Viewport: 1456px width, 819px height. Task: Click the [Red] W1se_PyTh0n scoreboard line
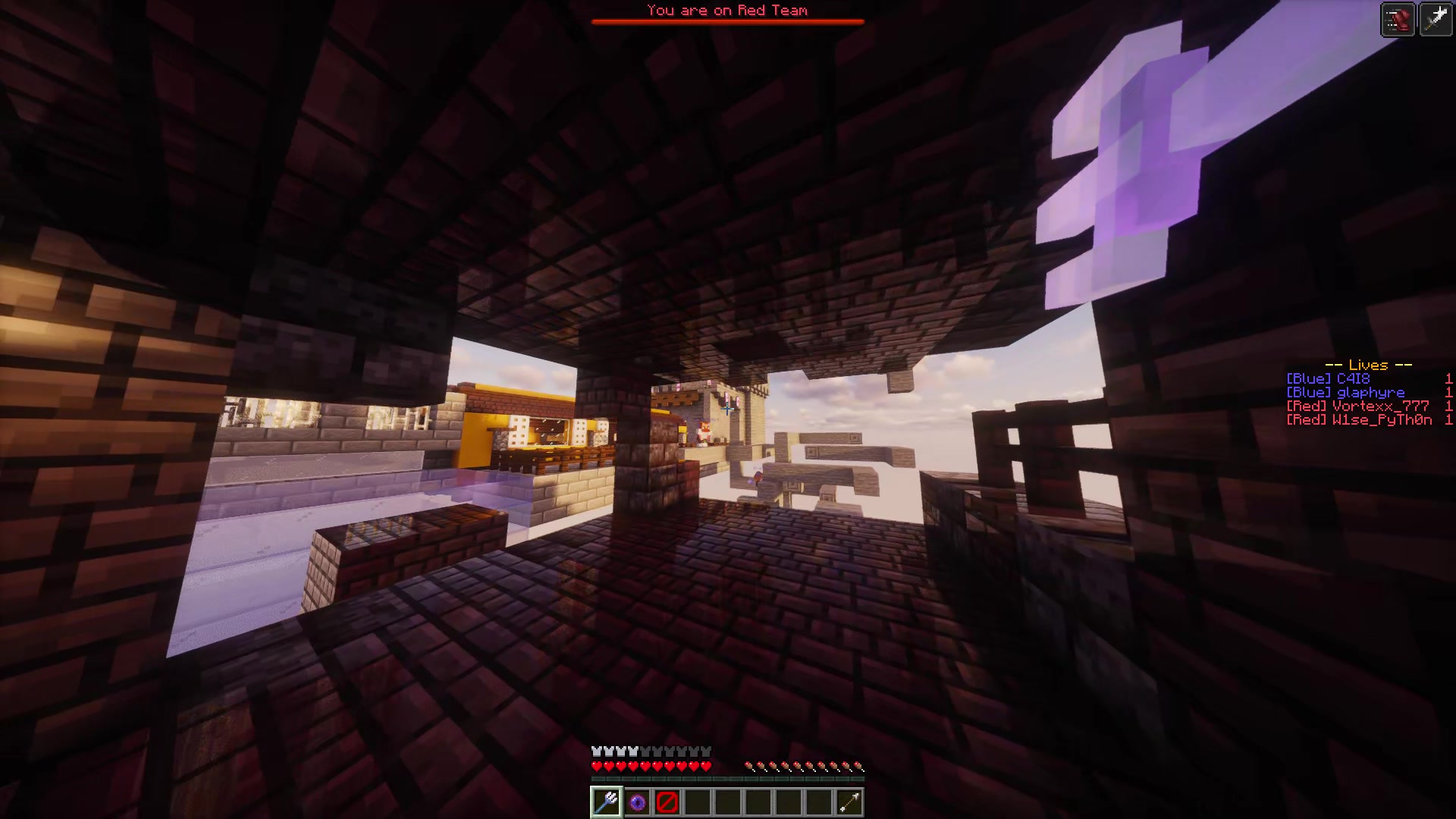[1361, 420]
